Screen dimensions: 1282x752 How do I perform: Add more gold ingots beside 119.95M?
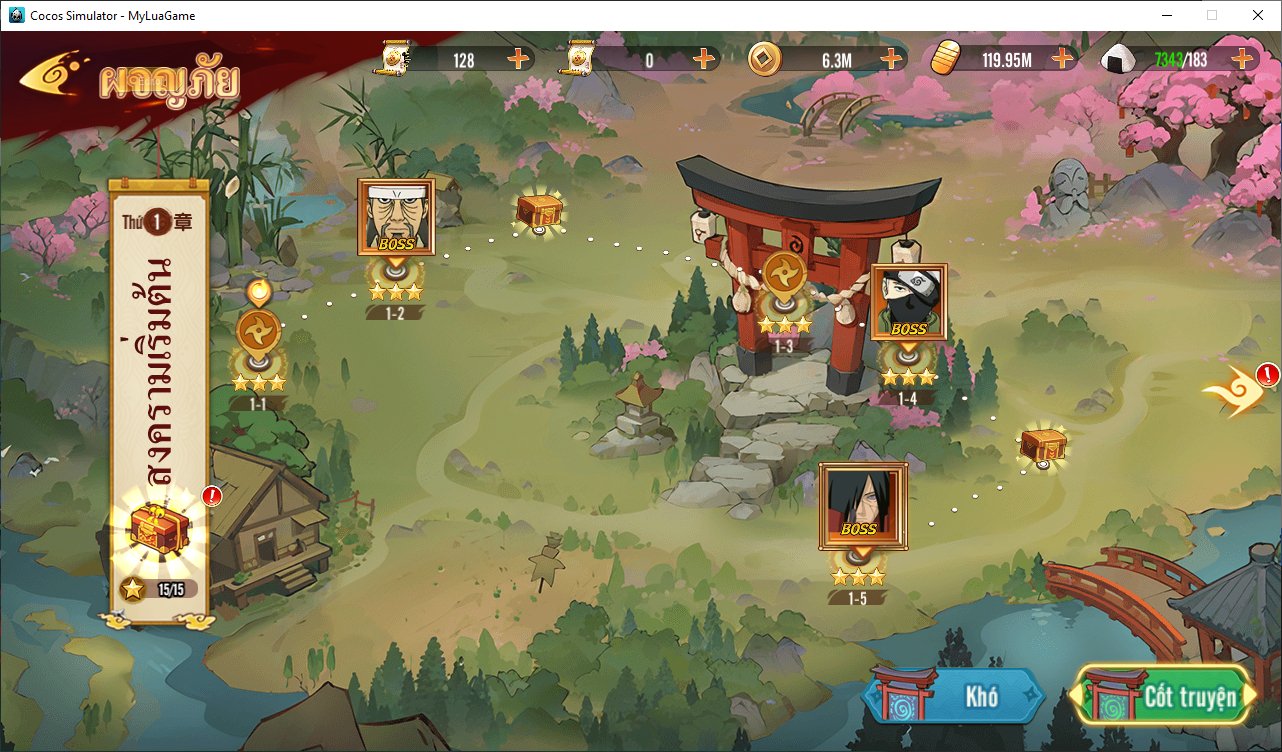(x=1062, y=59)
